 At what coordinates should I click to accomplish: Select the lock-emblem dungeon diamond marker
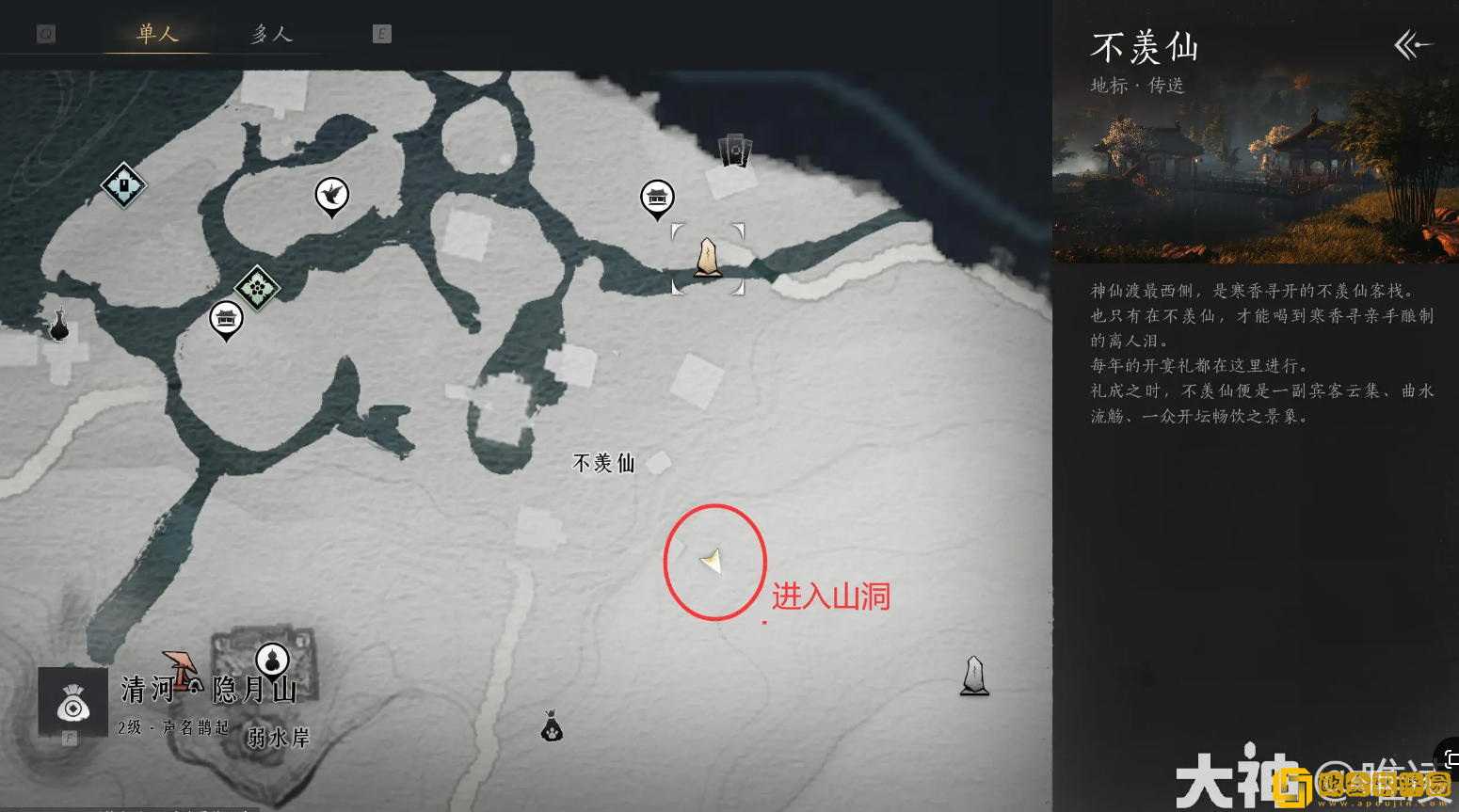(x=123, y=184)
